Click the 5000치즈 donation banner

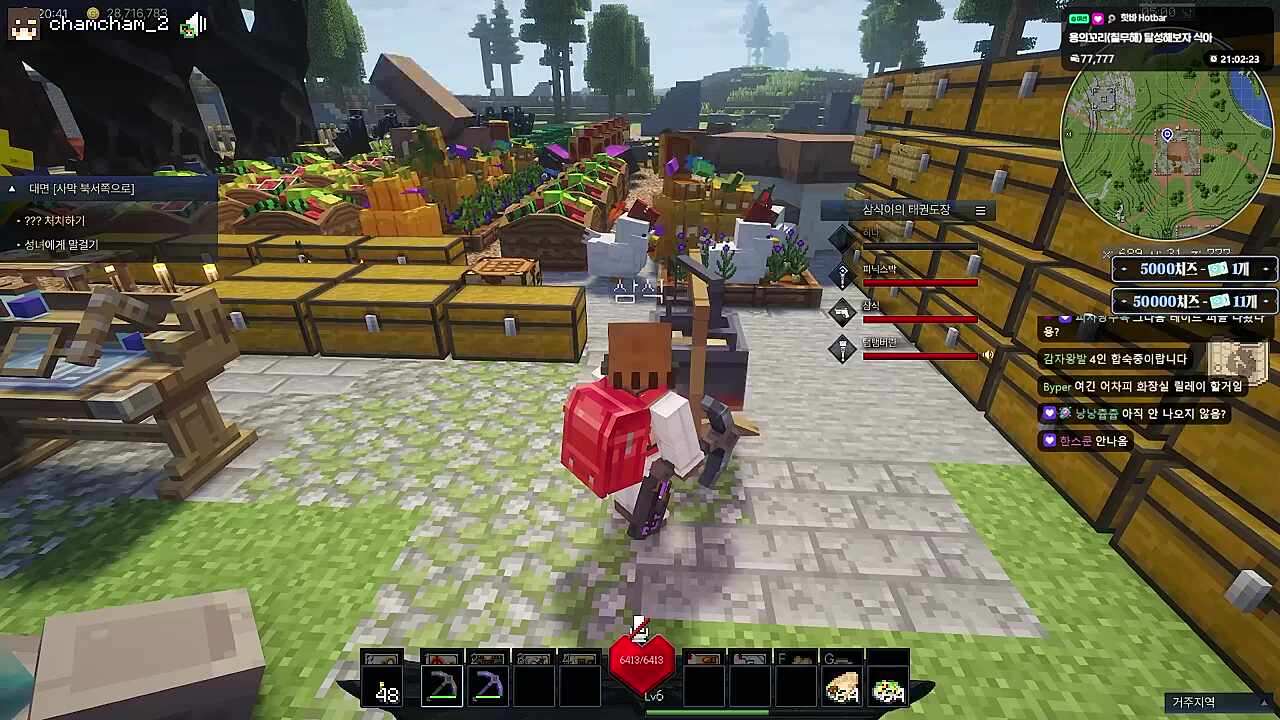tap(1194, 270)
